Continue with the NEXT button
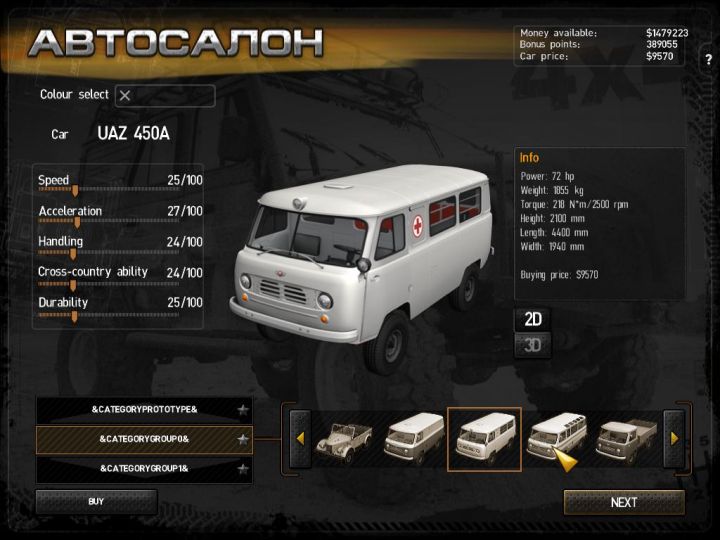The image size is (720, 540). pyautogui.click(x=624, y=502)
